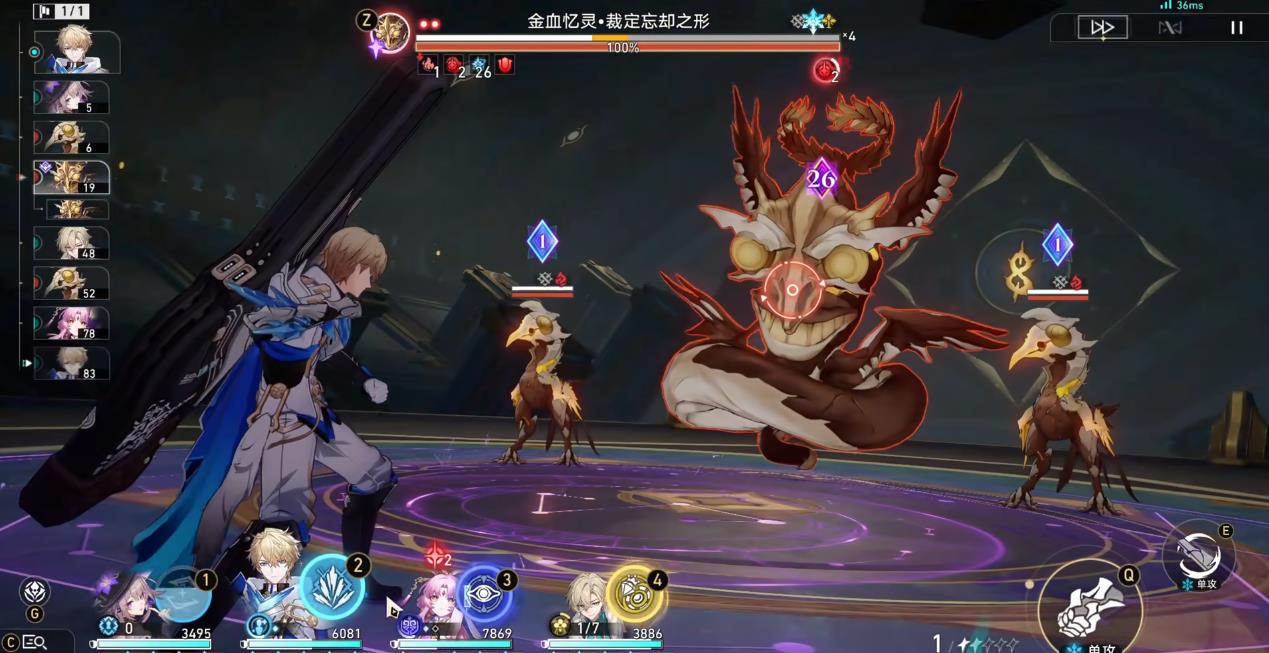Screen dimensions: 1269x653
Task: Toggle the double-speed battle button
Action: [x=1102, y=28]
